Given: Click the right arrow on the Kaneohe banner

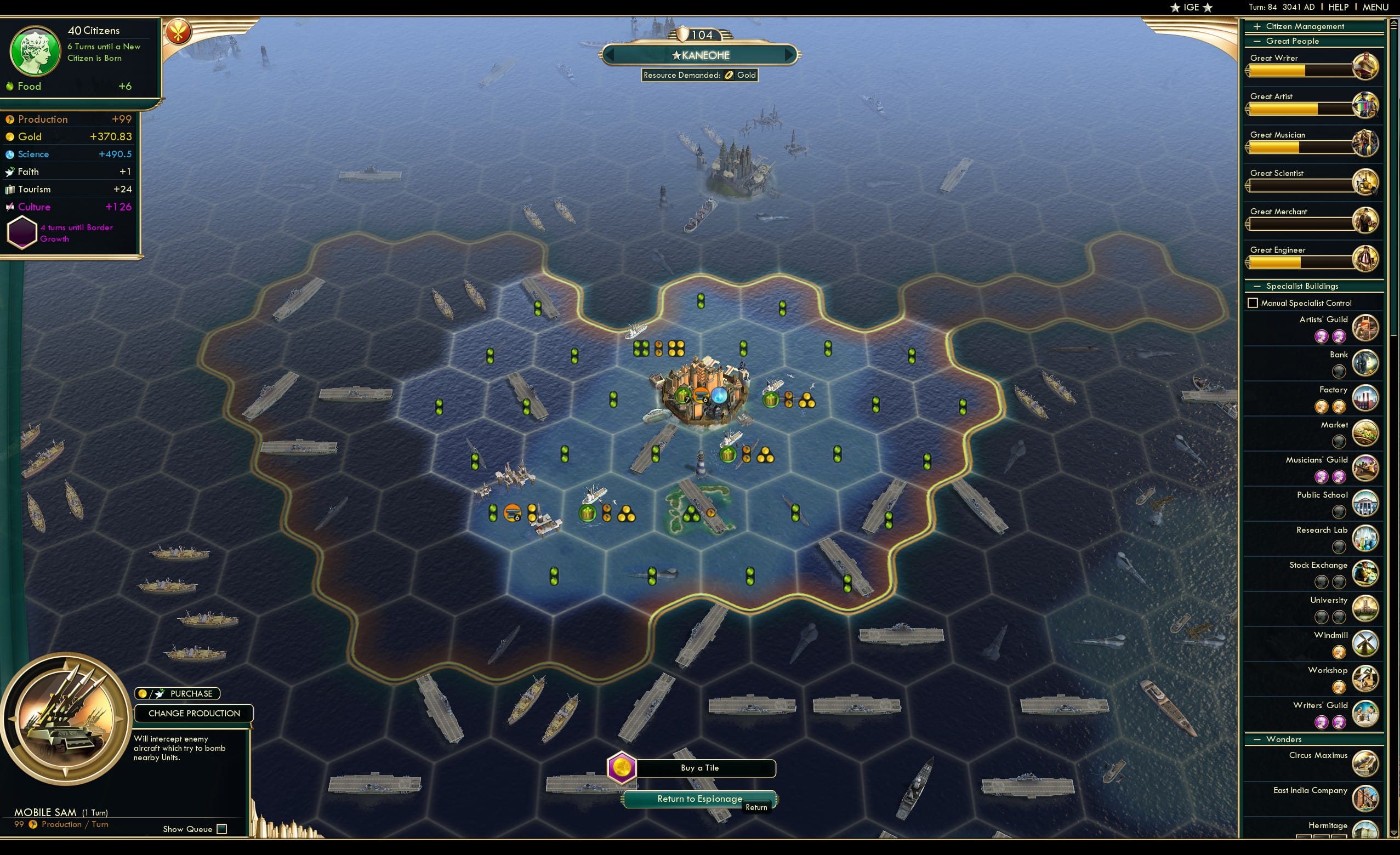Looking at the screenshot, I should [789, 55].
